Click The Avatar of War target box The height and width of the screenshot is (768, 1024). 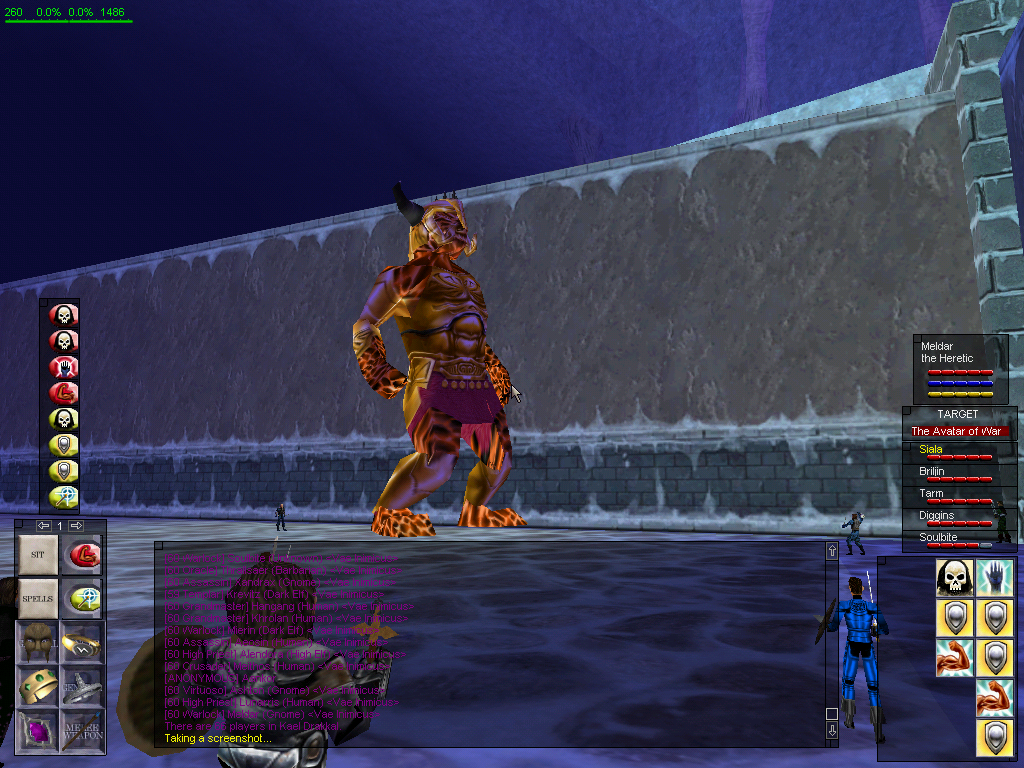958,431
